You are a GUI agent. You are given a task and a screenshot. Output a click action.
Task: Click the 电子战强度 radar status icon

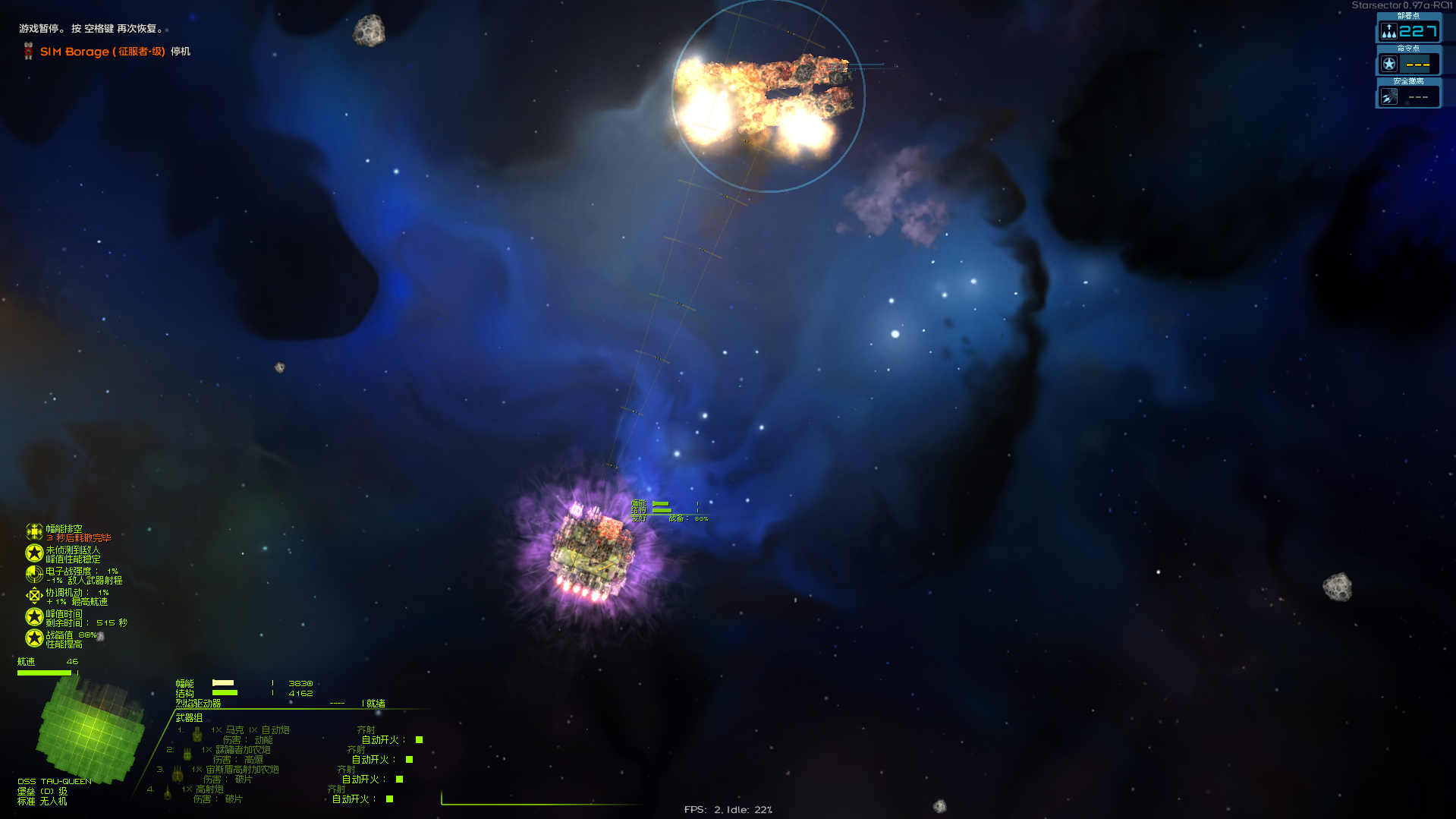point(34,575)
